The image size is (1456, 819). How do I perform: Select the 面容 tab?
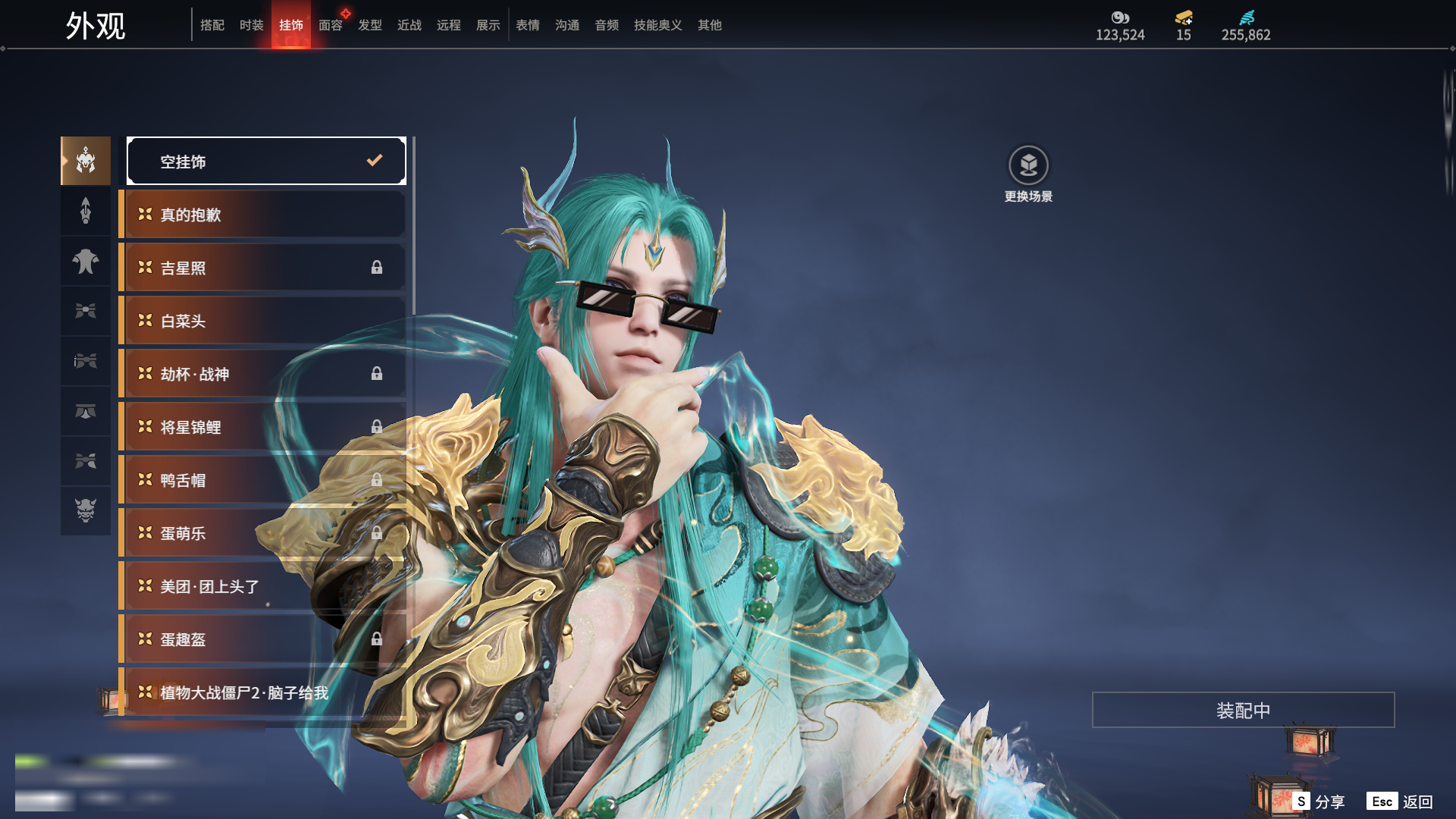330,25
